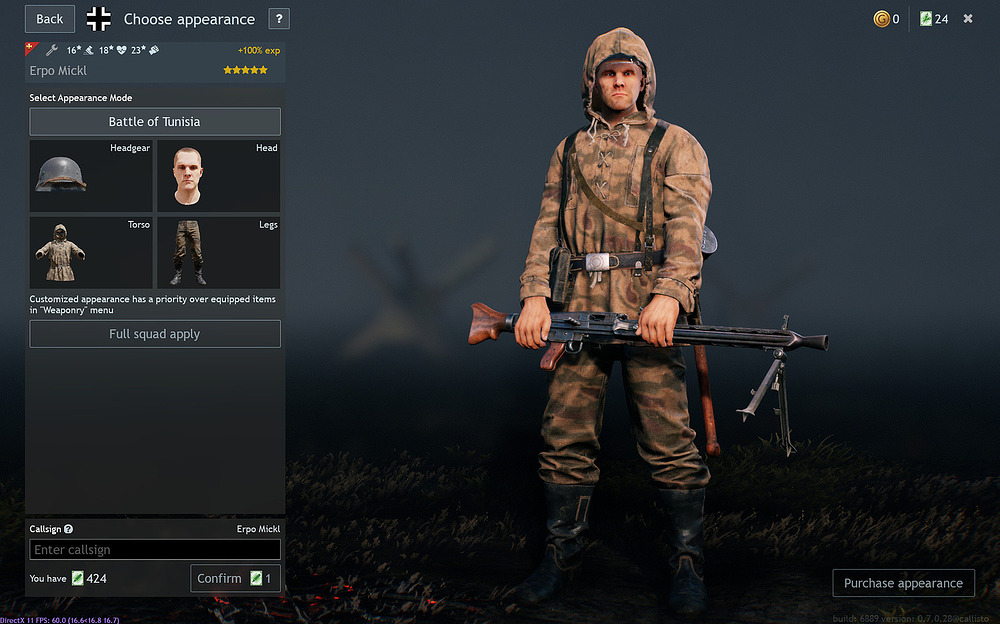Show the Callsign help tooltip icon
The height and width of the screenshot is (624, 1000).
(x=69, y=529)
